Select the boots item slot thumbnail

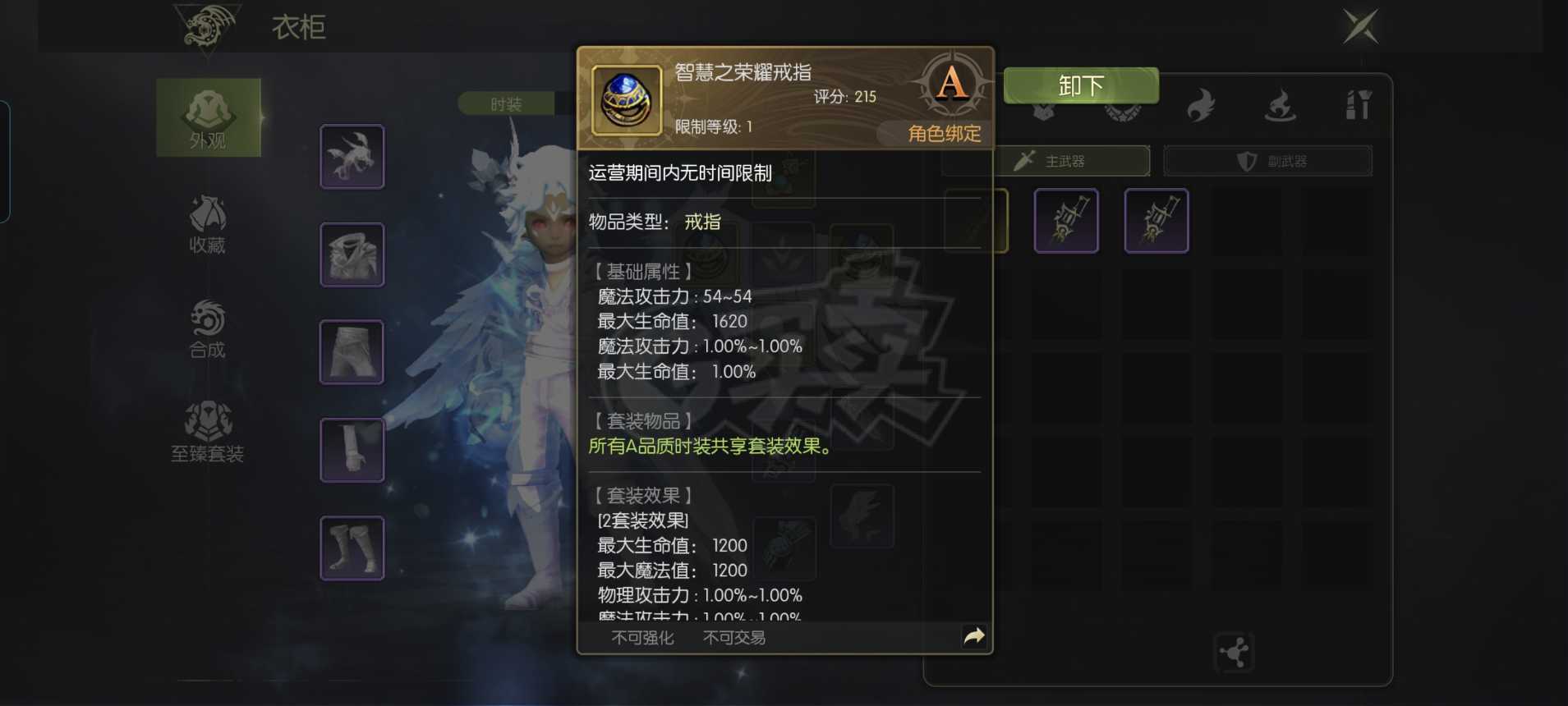point(352,547)
